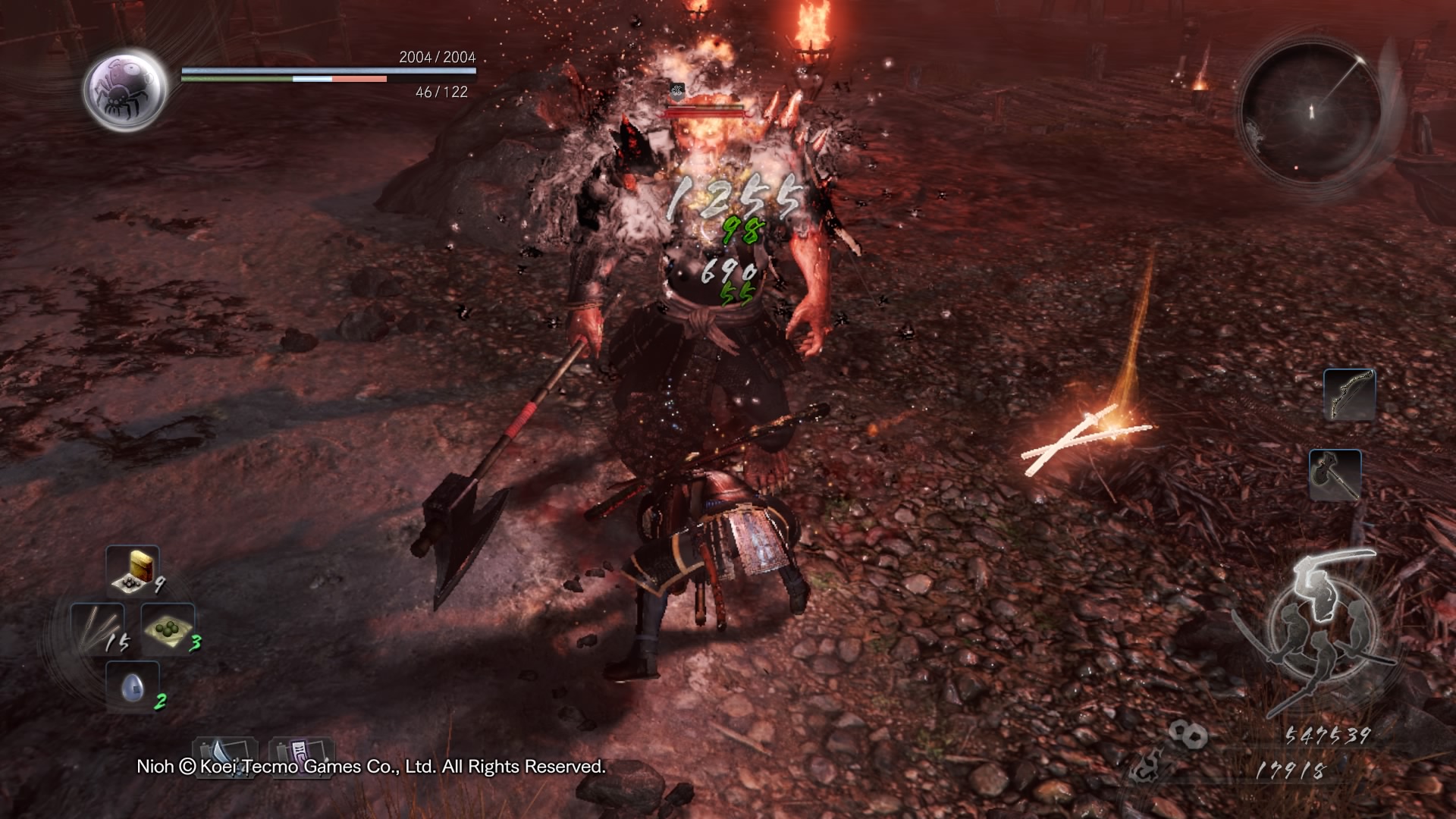This screenshot has width=1456, height=819.
Task: Select the bow weapon slot
Action: 1349,394
